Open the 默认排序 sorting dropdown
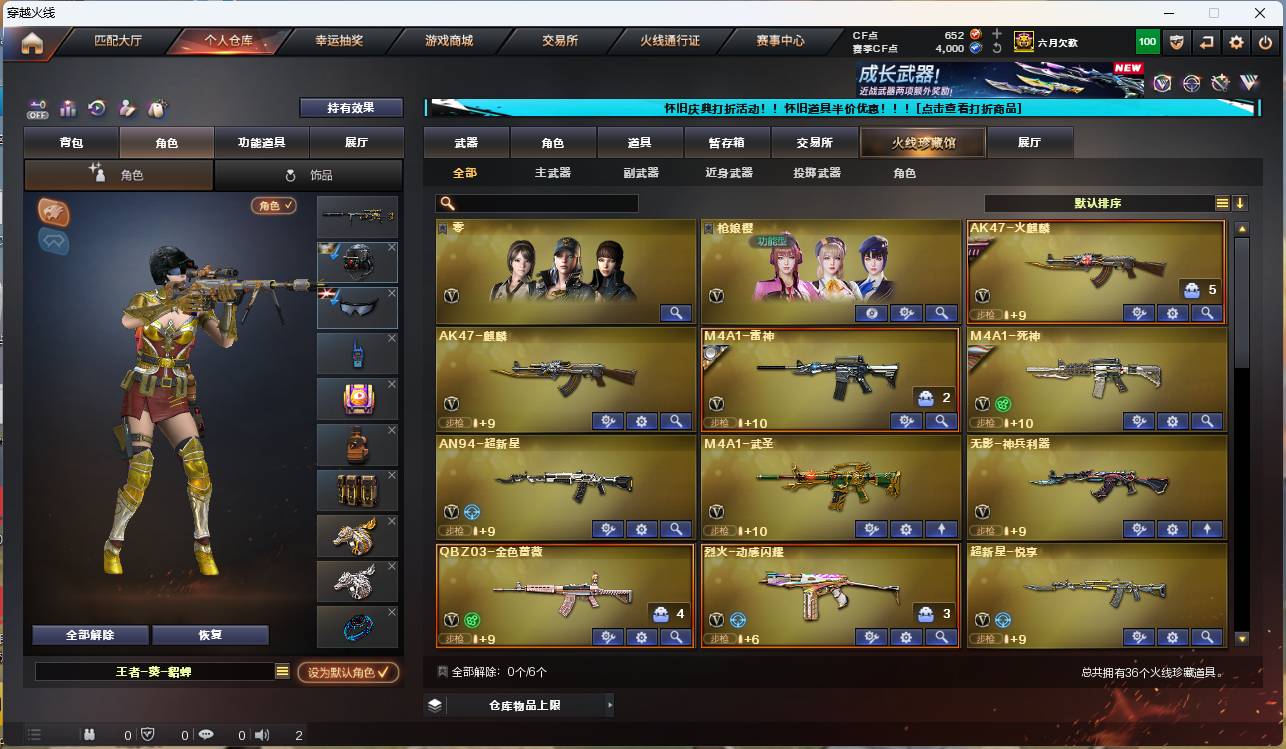Viewport: 1286px width, 749px height. coord(1100,201)
